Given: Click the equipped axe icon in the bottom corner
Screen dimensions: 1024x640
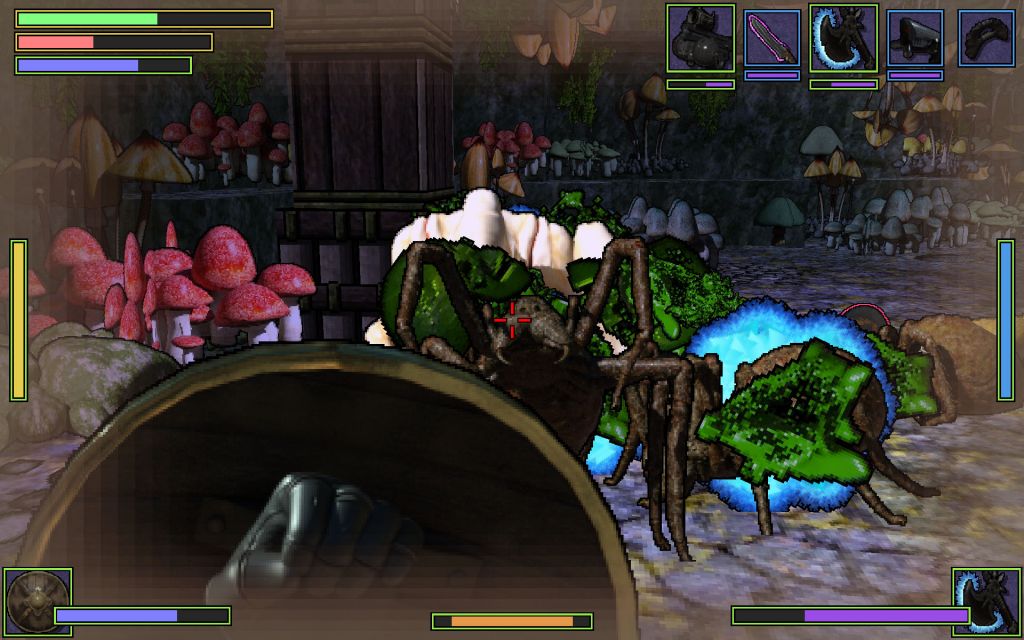Looking at the screenshot, I should pos(986,603).
